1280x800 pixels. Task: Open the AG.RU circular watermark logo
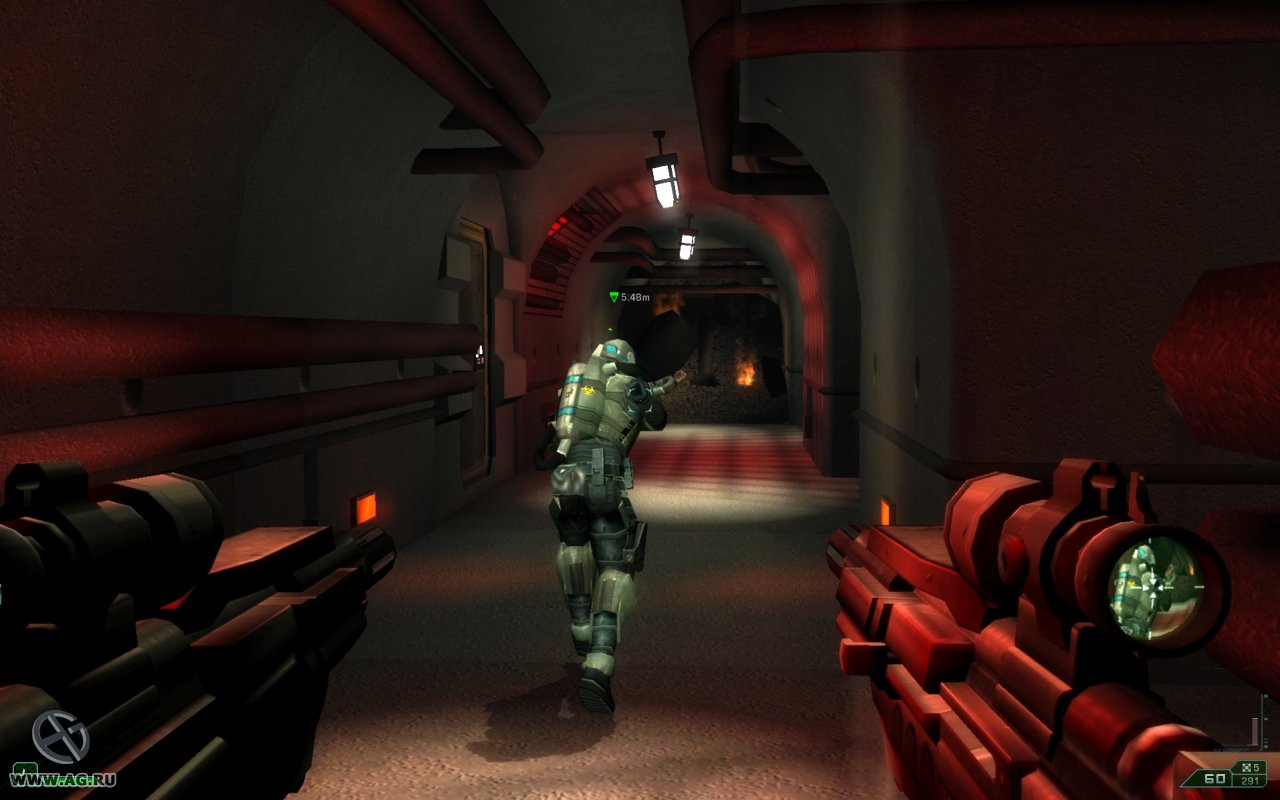point(60,736)
